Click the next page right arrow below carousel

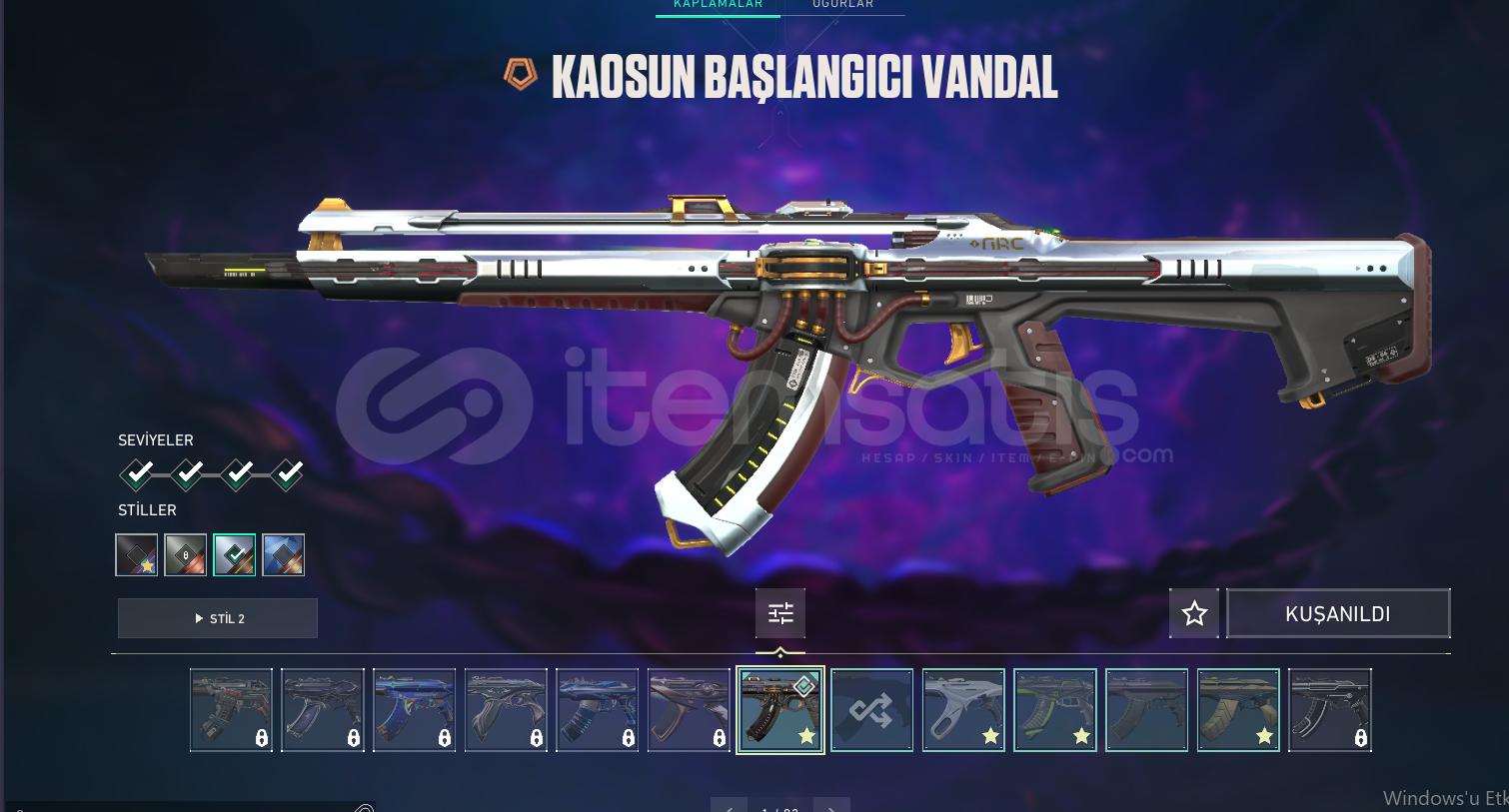832,806
